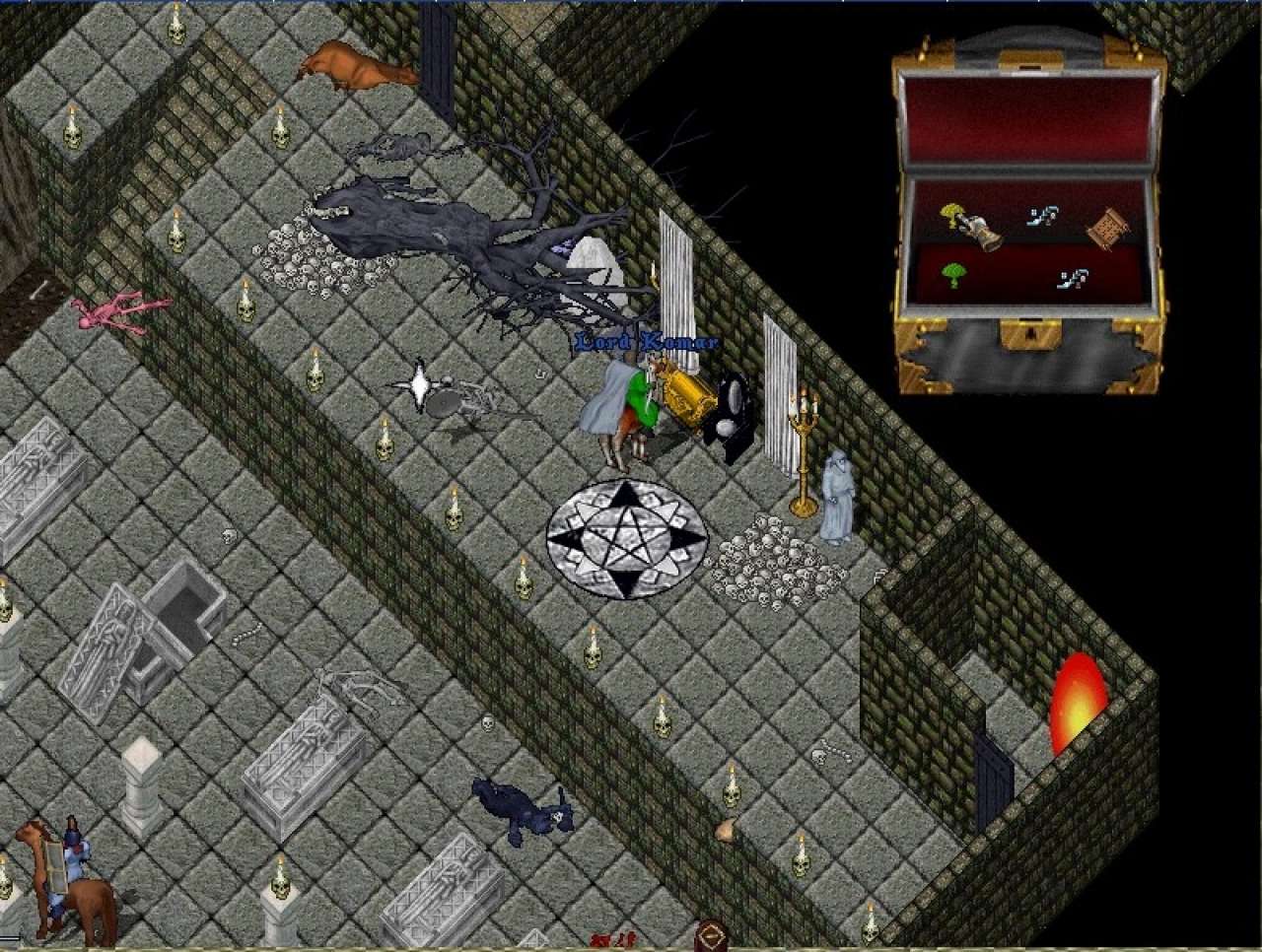
Task: Select the rolled parchment scroll in the chest
Action: pyautogui.click(x=1106, y=230)
